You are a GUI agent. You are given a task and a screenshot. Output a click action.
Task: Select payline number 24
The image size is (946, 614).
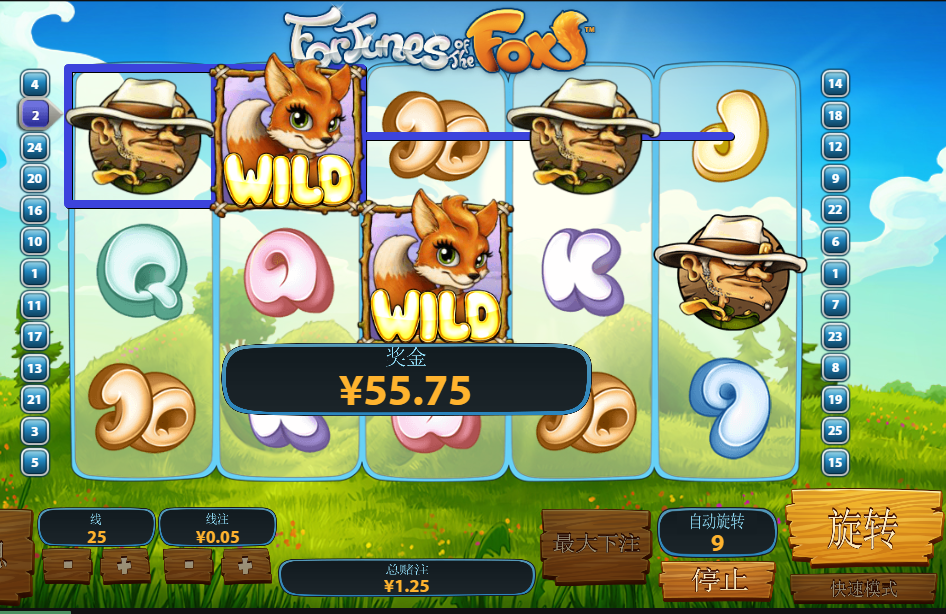35,147
